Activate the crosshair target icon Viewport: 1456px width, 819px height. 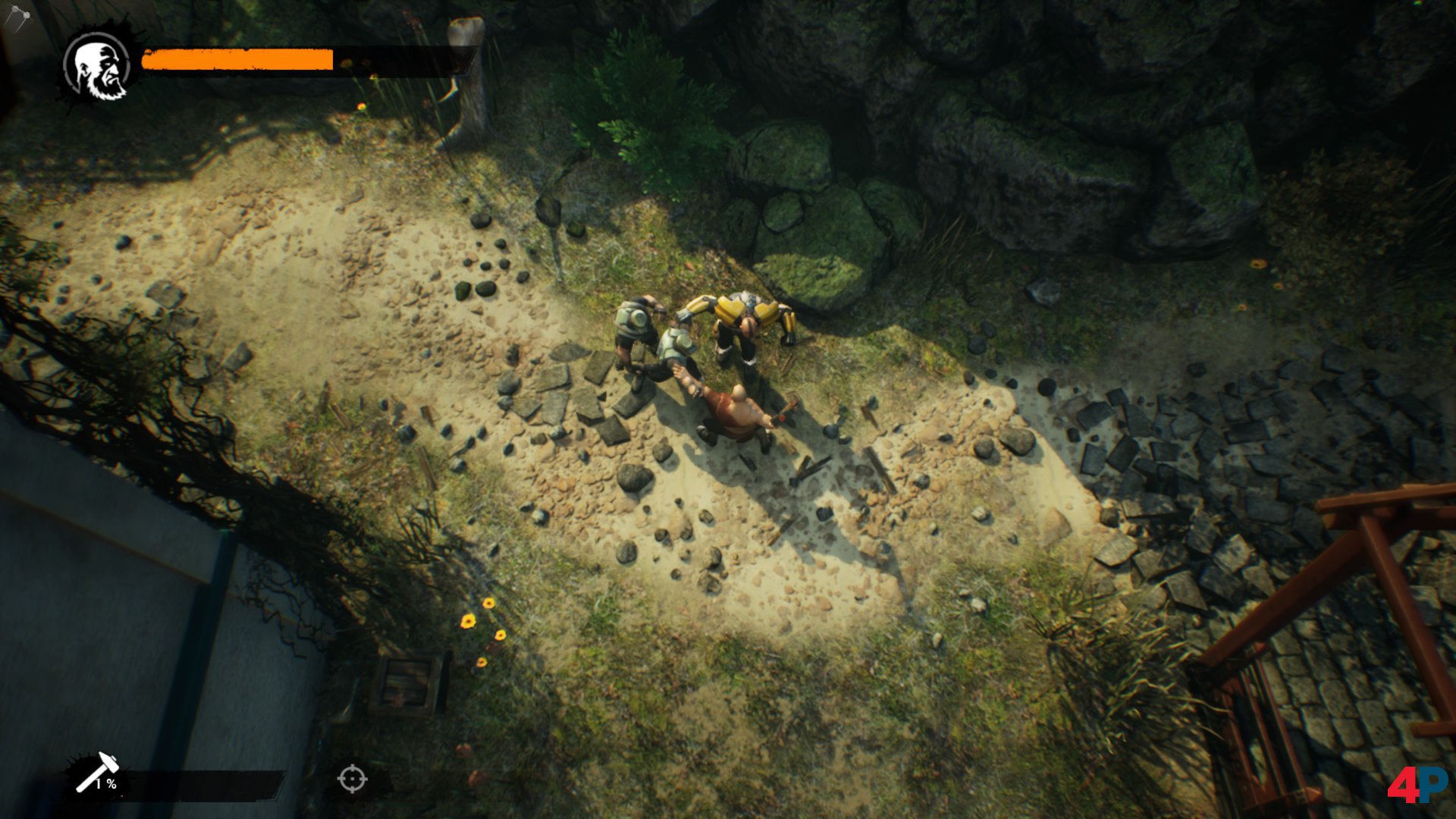click(352, 779)
